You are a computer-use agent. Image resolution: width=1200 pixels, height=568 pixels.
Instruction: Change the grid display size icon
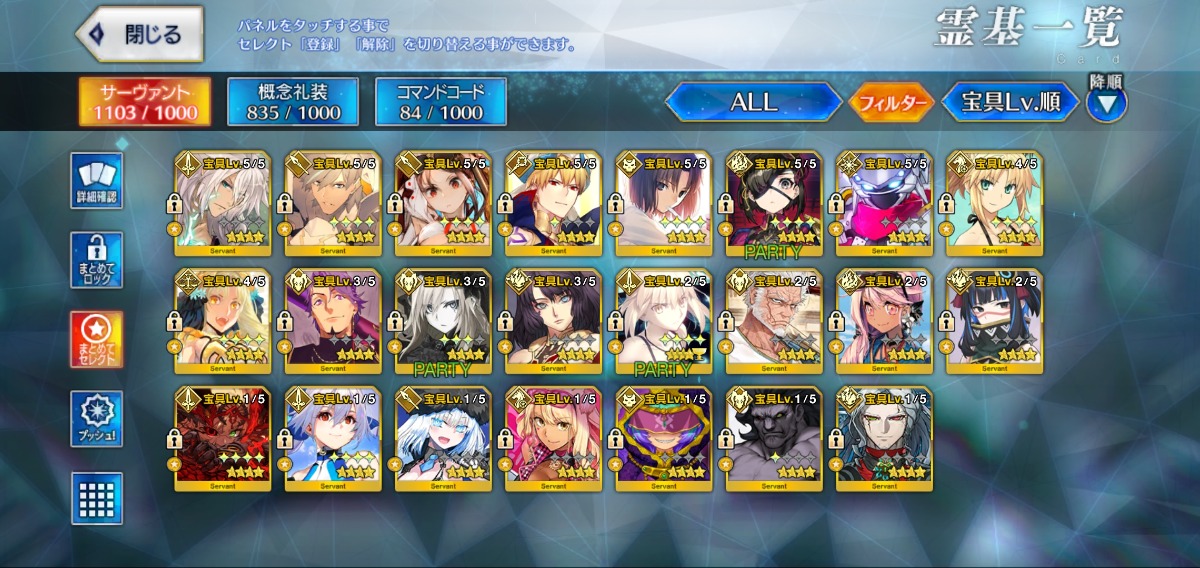pyautogui.click(x=97, y=498)
